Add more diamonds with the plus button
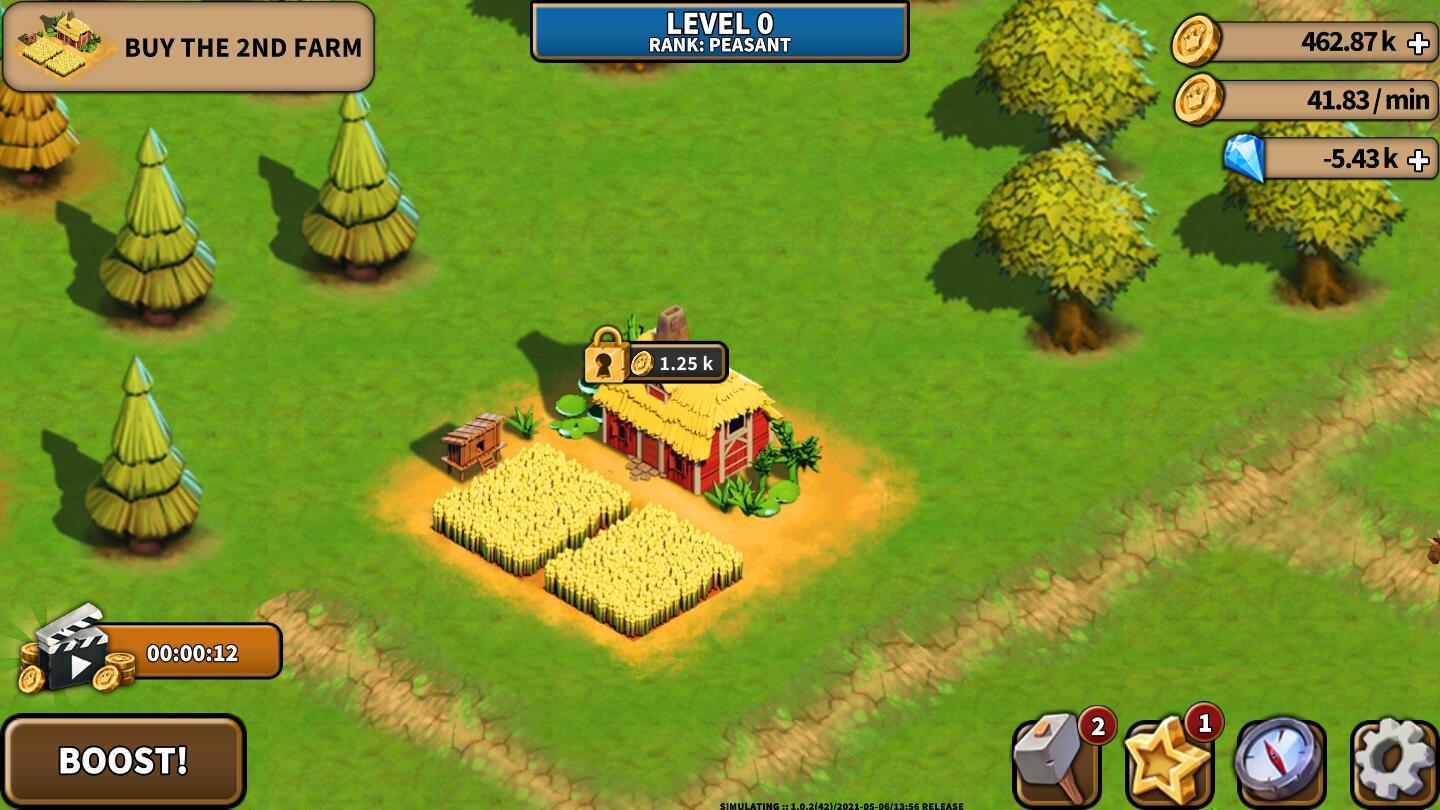The width and height of the screenshot is (1440, 810). pos(1418,160)
